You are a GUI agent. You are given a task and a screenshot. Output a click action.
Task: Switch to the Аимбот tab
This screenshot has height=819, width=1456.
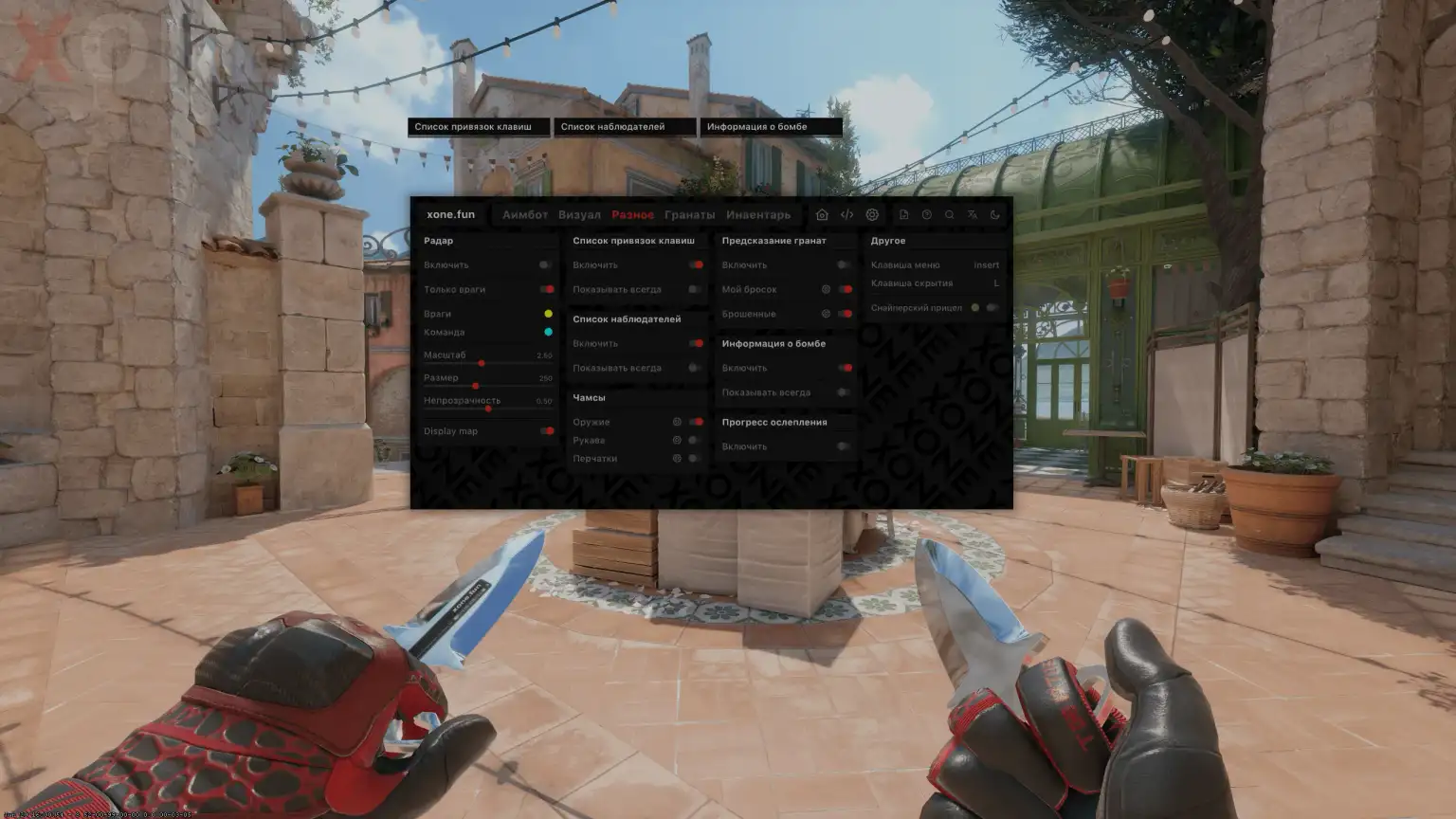pyautogui.click(x=525, y=214)
